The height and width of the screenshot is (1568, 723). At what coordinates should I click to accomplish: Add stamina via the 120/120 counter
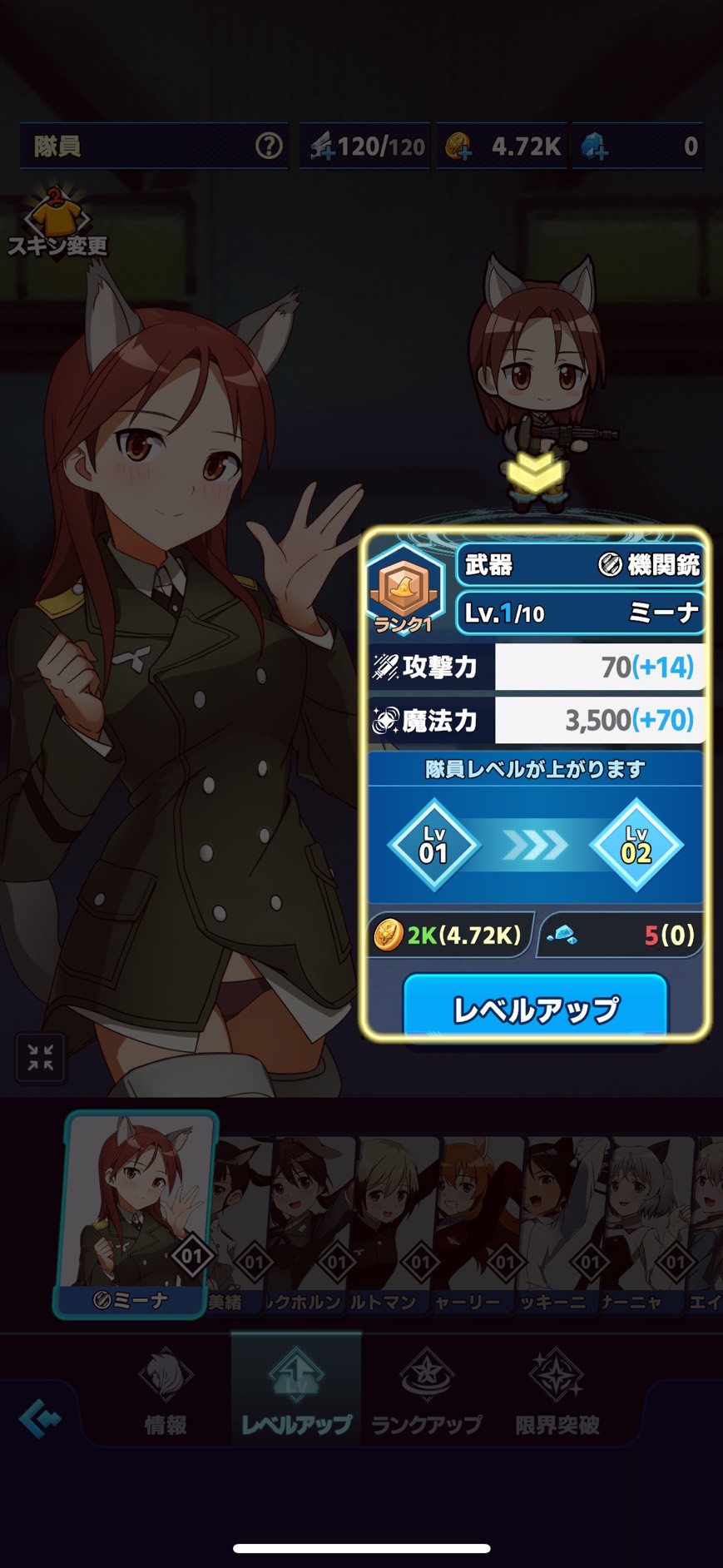pyautogui.click(x=323, y=147)
